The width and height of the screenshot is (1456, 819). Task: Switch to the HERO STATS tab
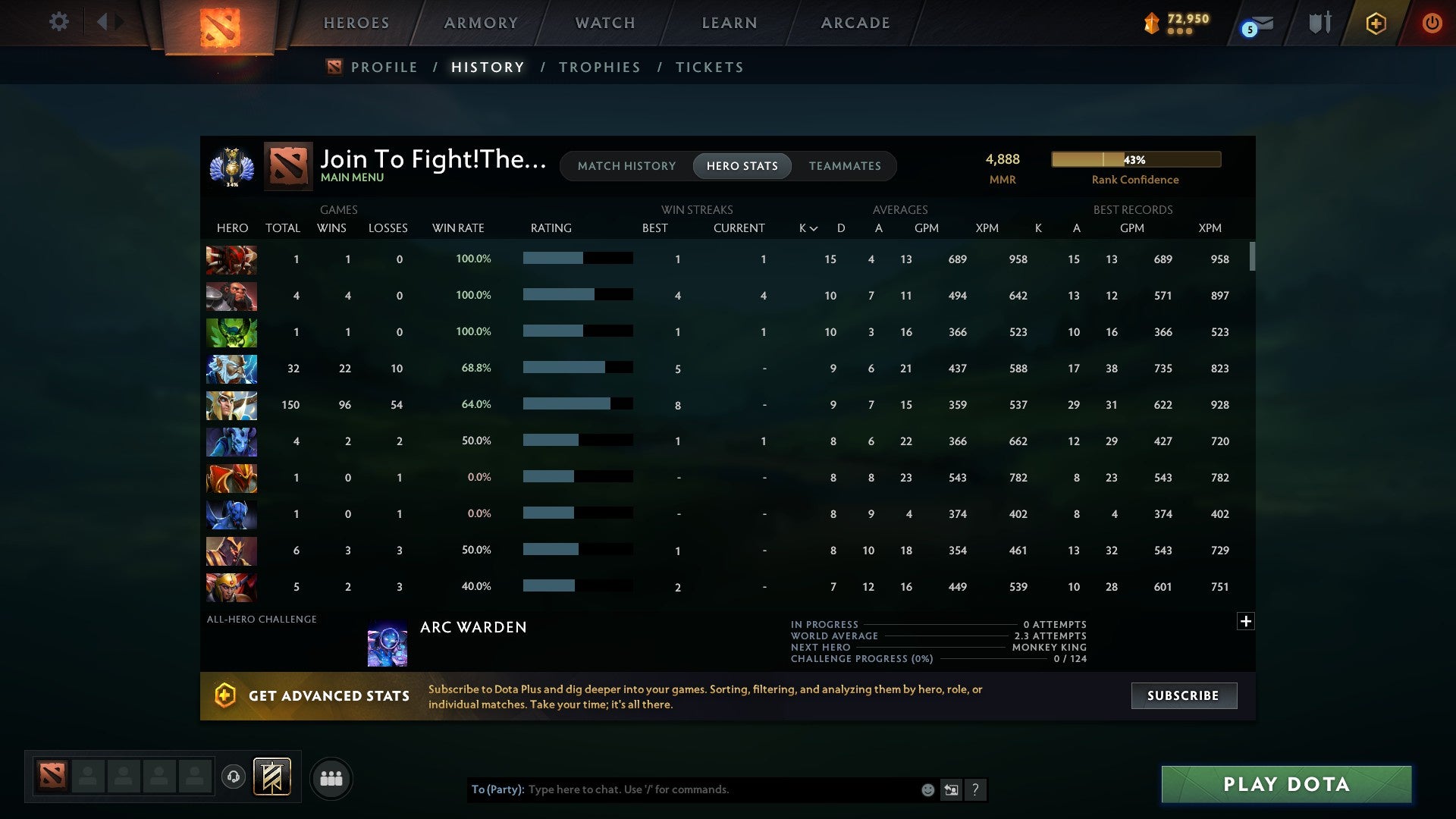742,165
